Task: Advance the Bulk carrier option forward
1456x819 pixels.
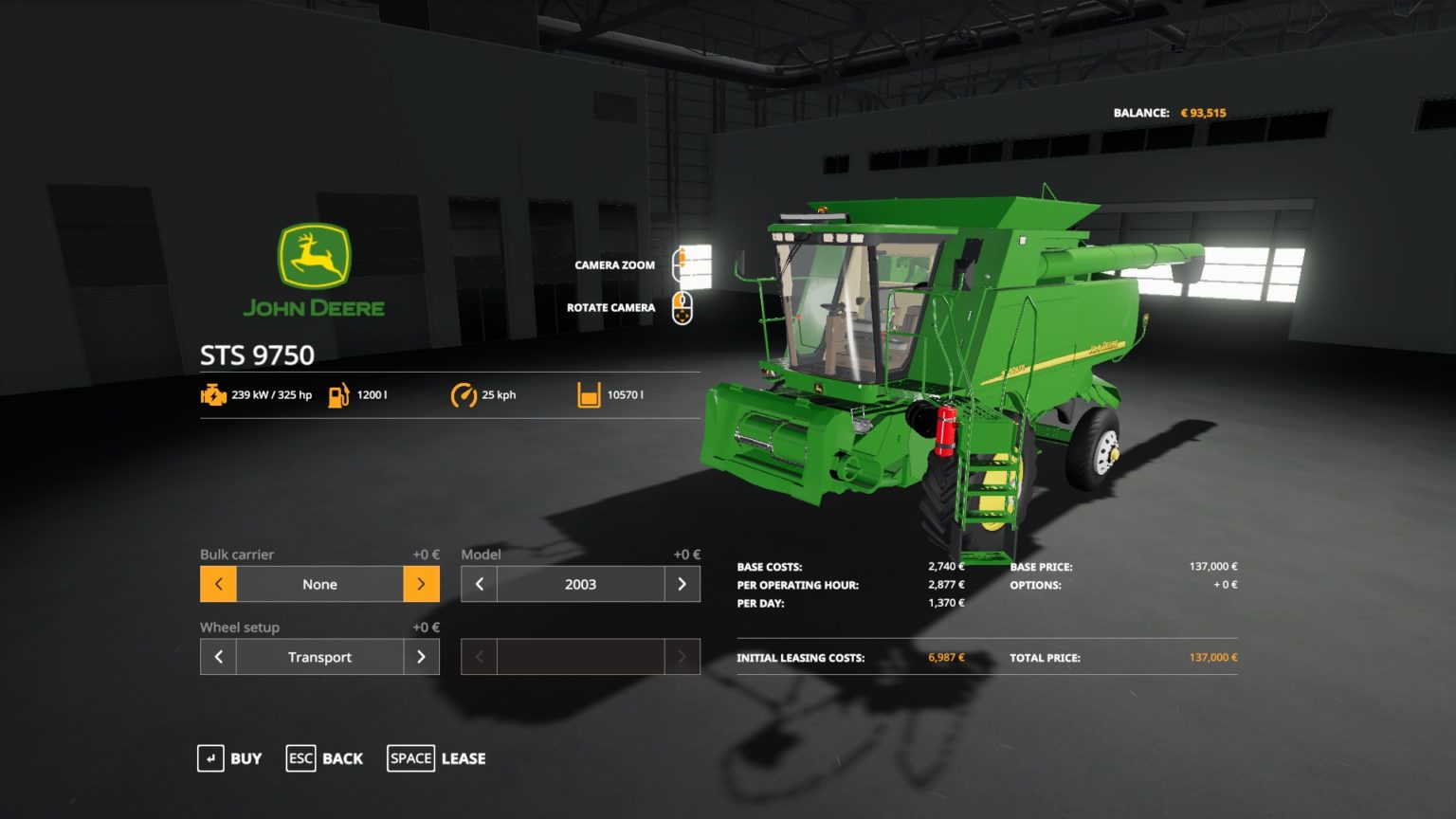Action: point(423,584)
